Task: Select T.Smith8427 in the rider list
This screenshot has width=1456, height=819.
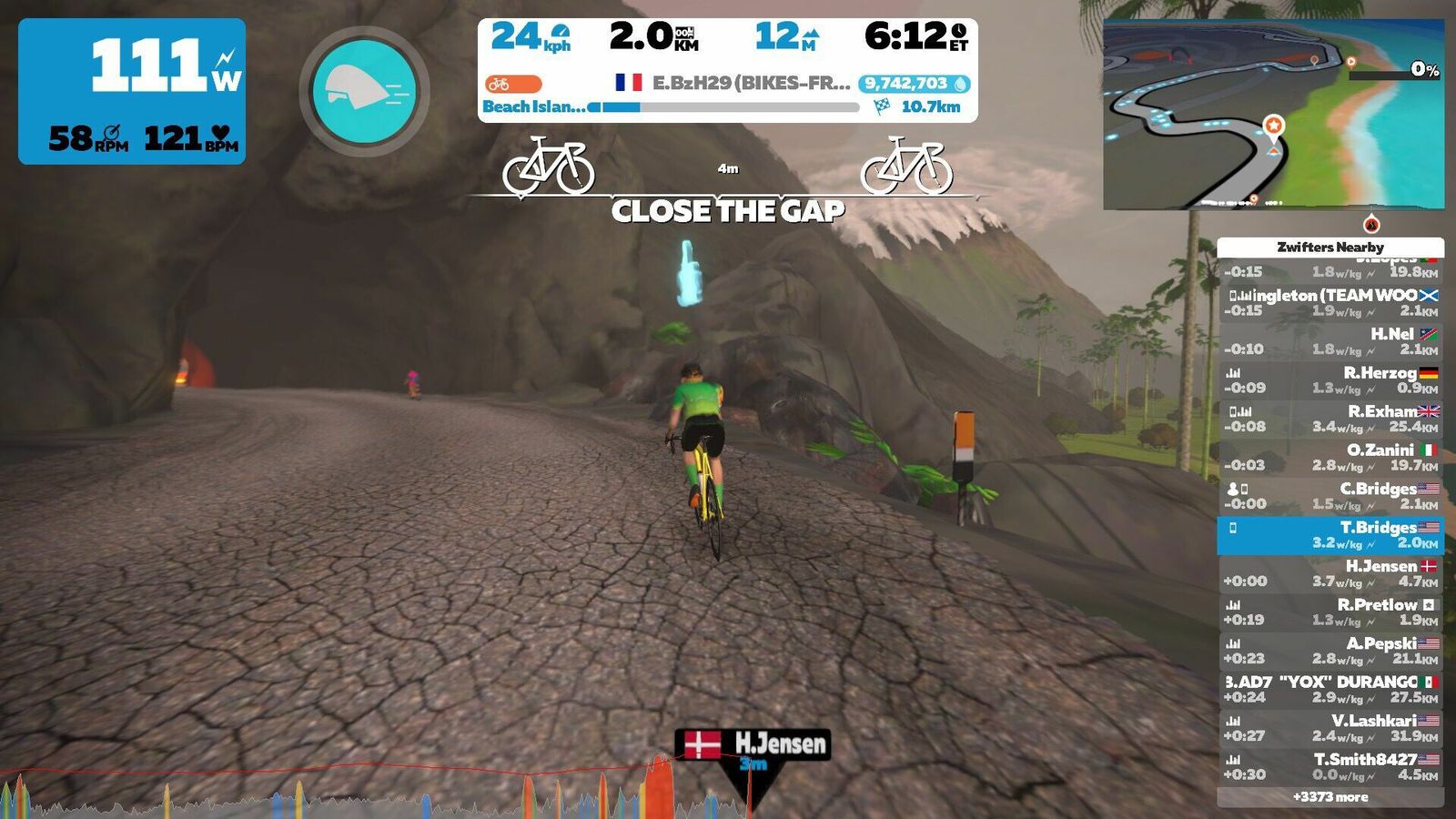Action: click(x=1330, y=766)
